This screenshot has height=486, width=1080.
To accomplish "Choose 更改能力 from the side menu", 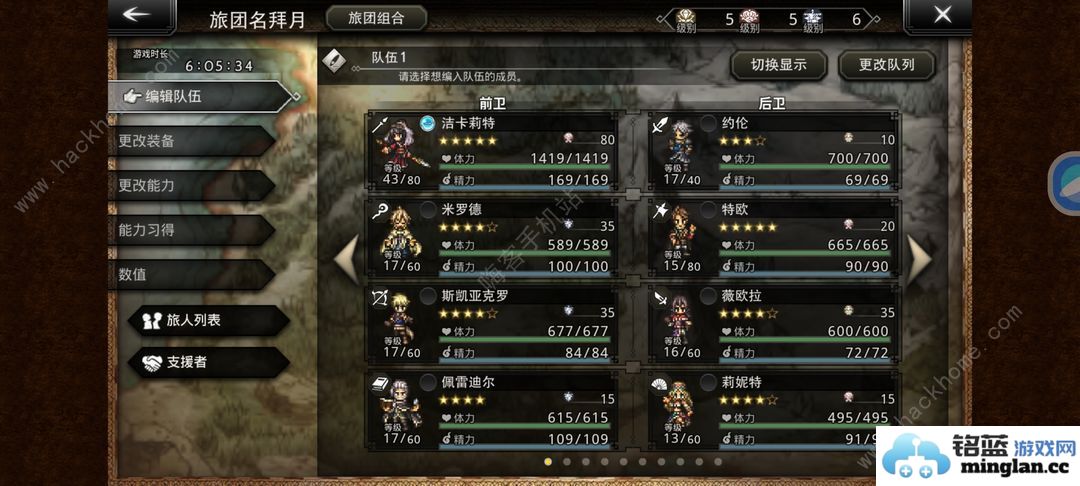I will point(190,185).
